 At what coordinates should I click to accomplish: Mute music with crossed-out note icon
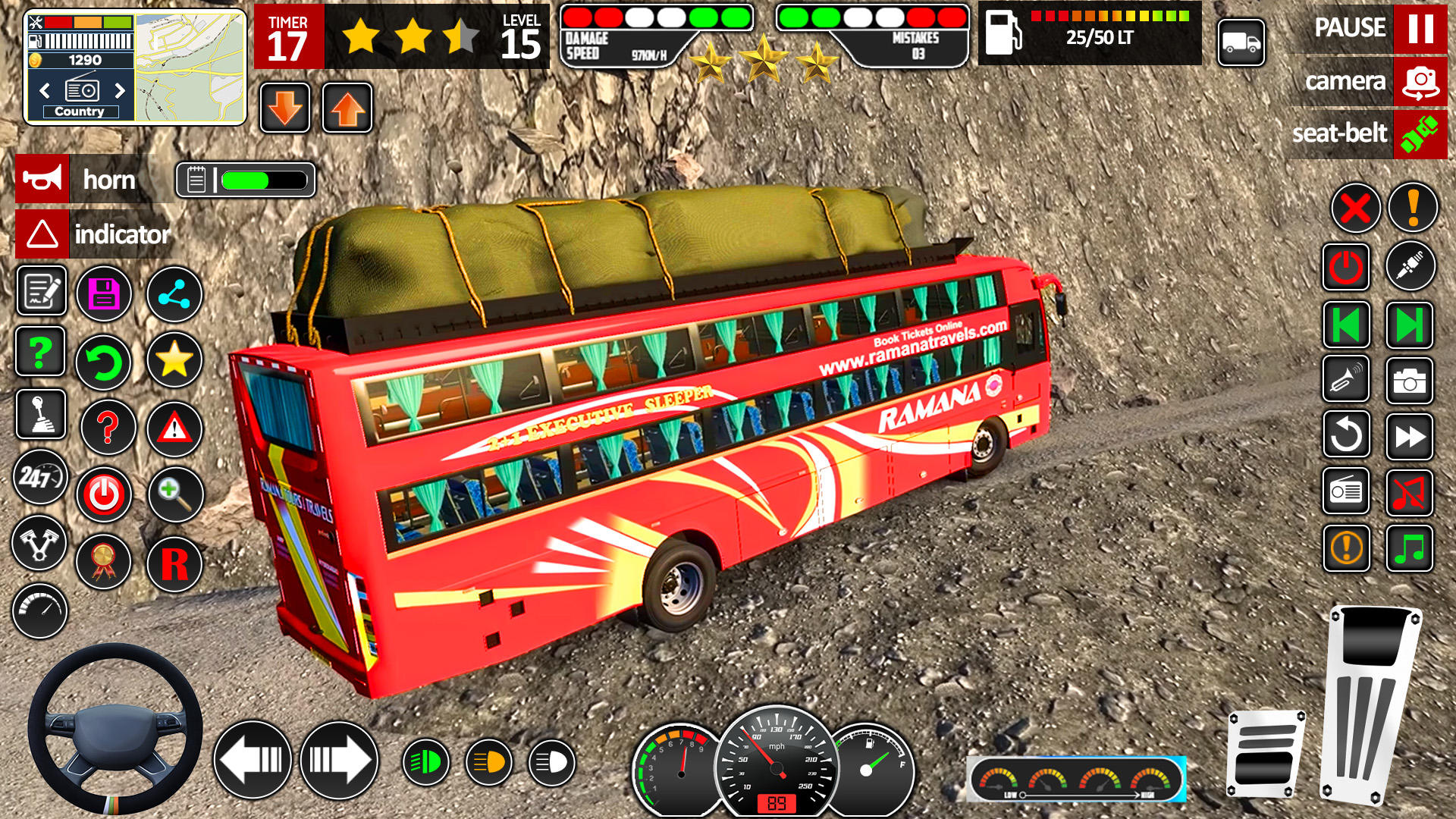(1409, 493)
